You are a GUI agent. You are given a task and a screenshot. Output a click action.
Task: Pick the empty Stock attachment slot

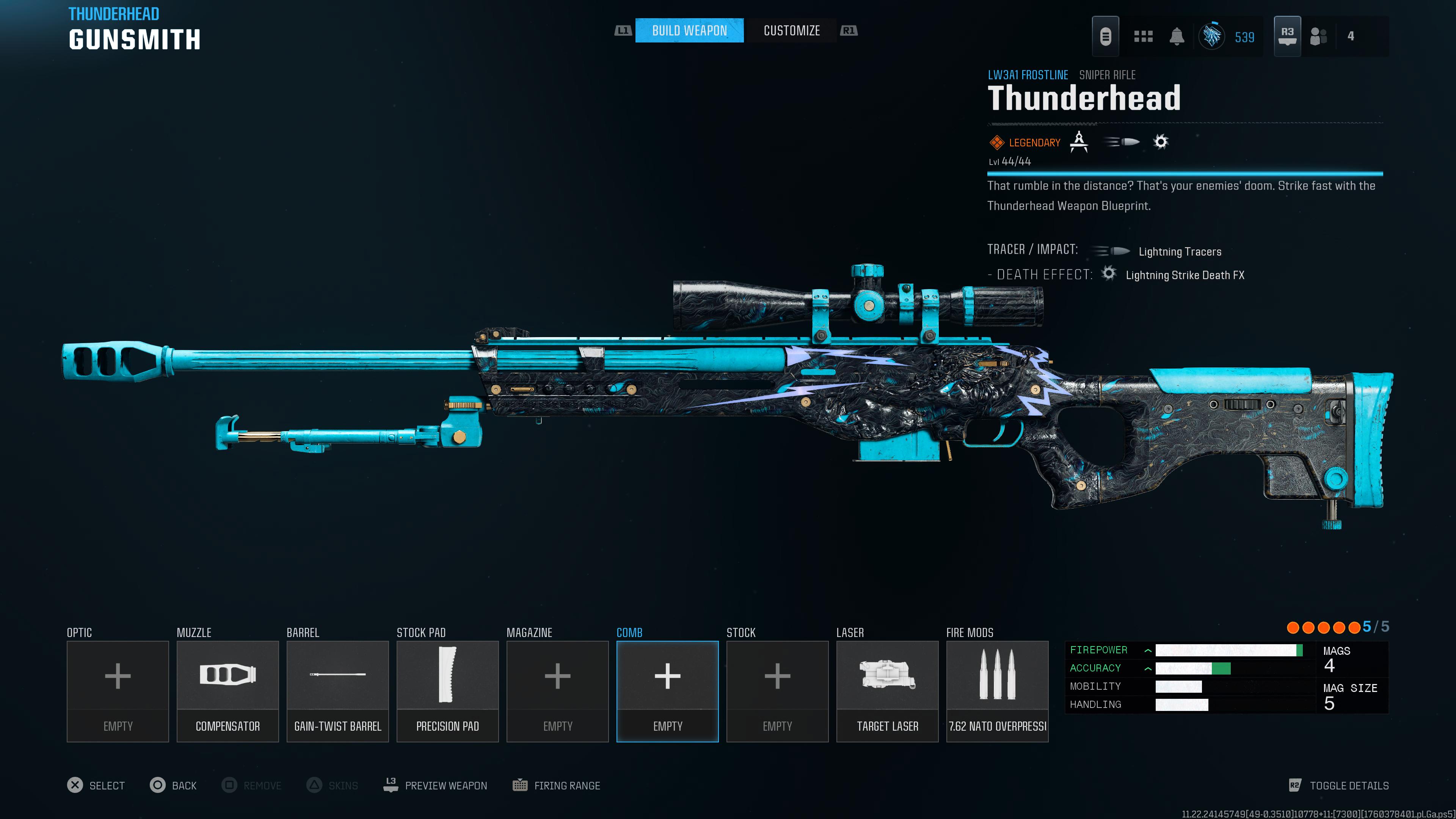[x=777, y=691]
